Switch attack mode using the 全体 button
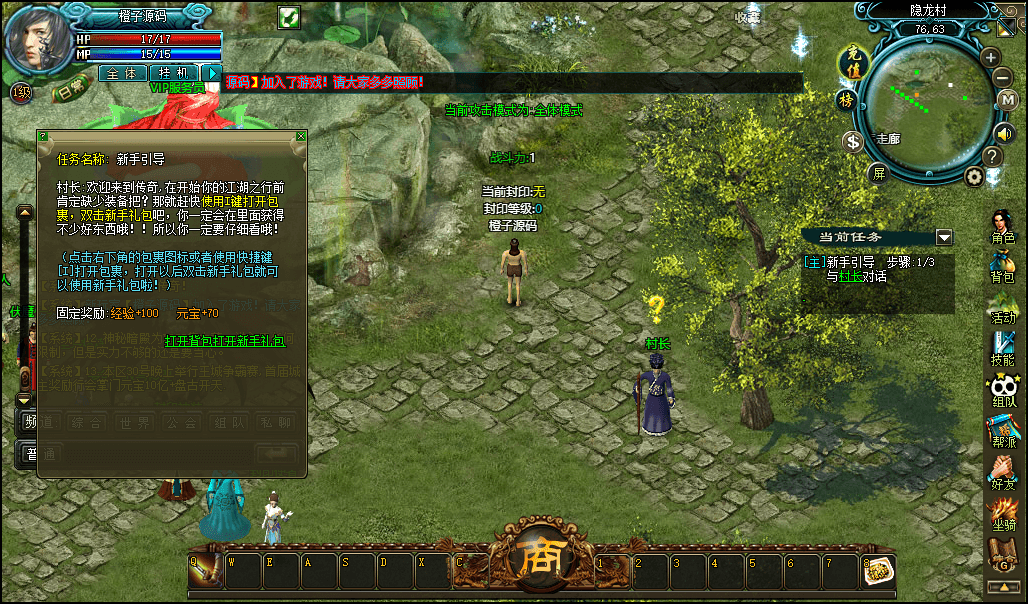 pyautogui.click(x=122, y=73)
